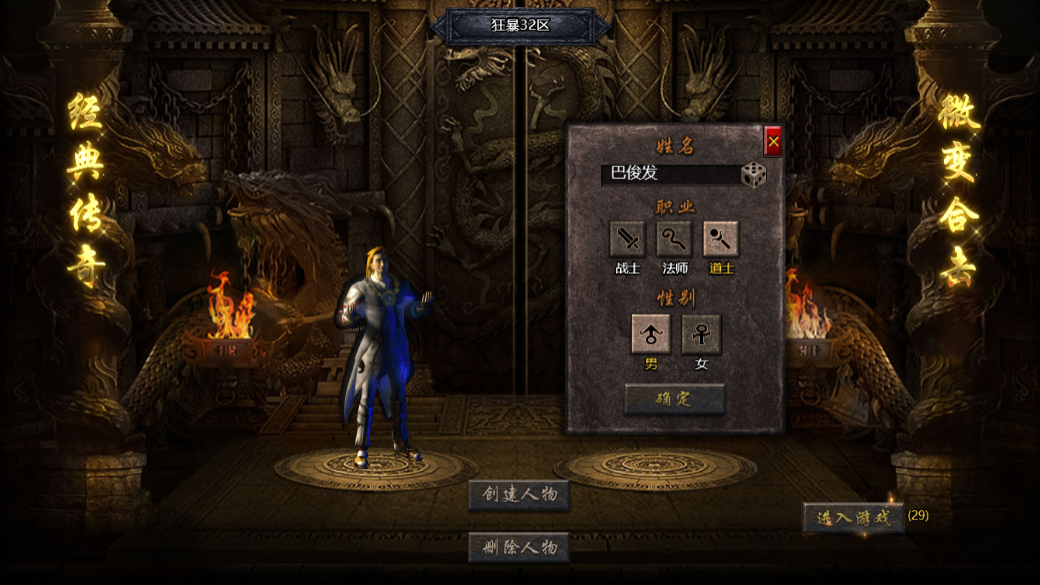1040x585 pixels.
Task: Confirm with the 确定 button
Action: coord(675,399)
